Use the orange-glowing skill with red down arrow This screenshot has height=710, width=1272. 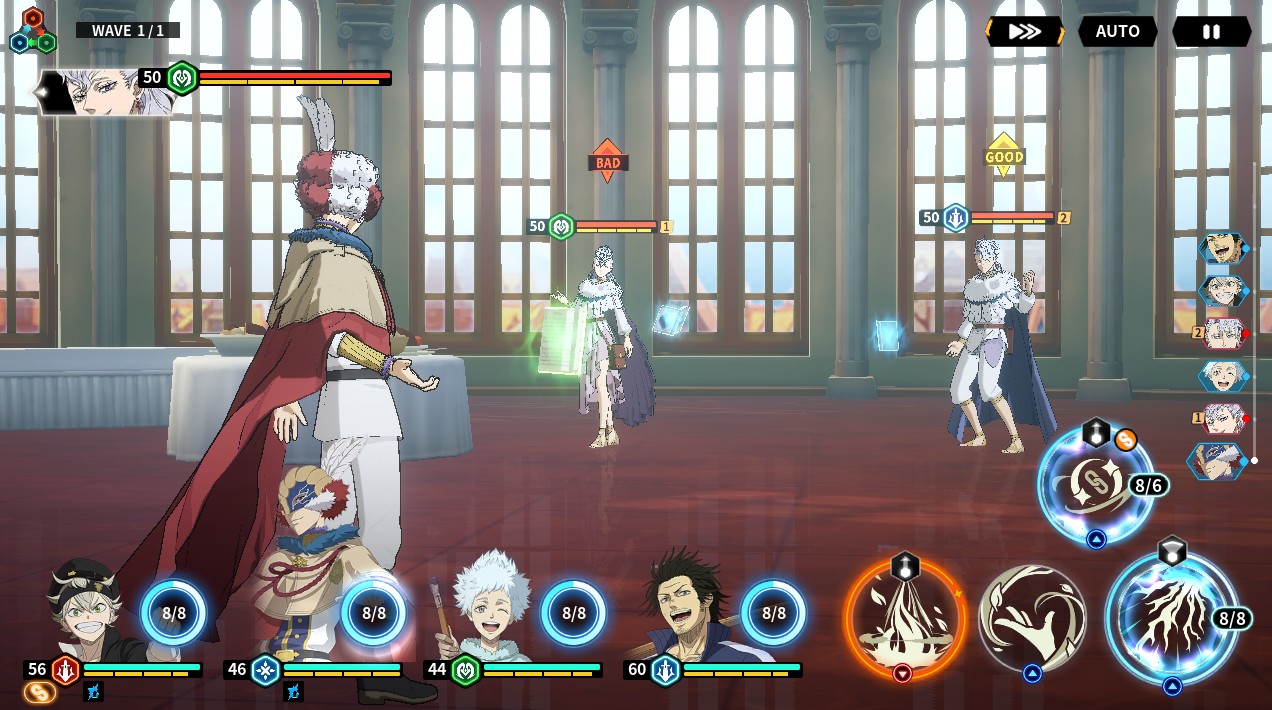tap(905, 617)
